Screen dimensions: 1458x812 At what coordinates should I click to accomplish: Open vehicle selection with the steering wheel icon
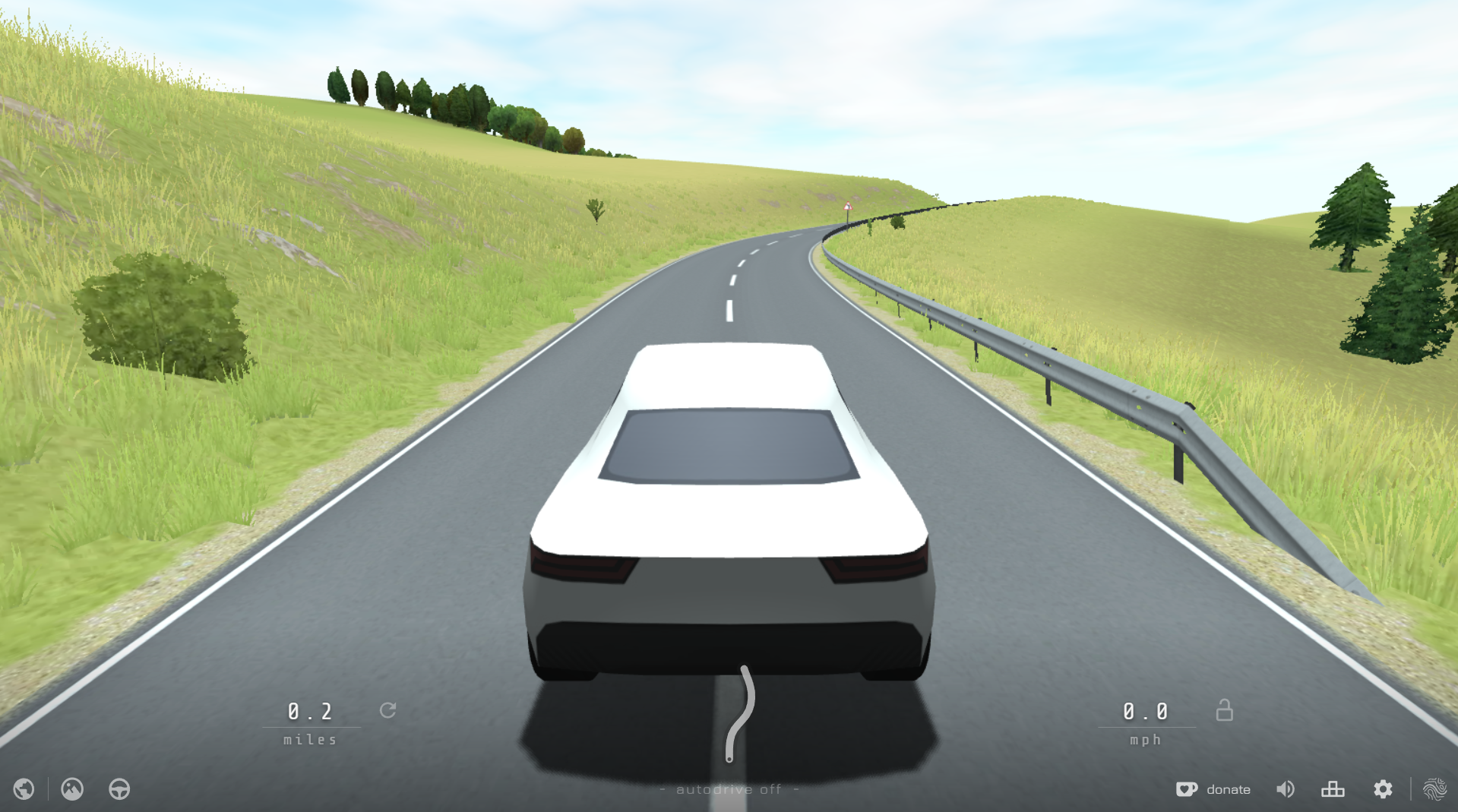coord(120,789)
